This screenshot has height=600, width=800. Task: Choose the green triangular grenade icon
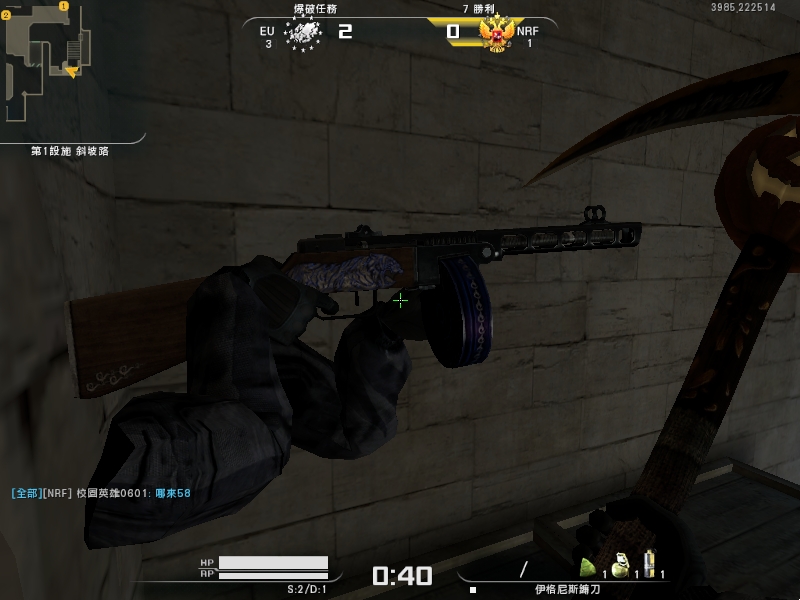589,568
